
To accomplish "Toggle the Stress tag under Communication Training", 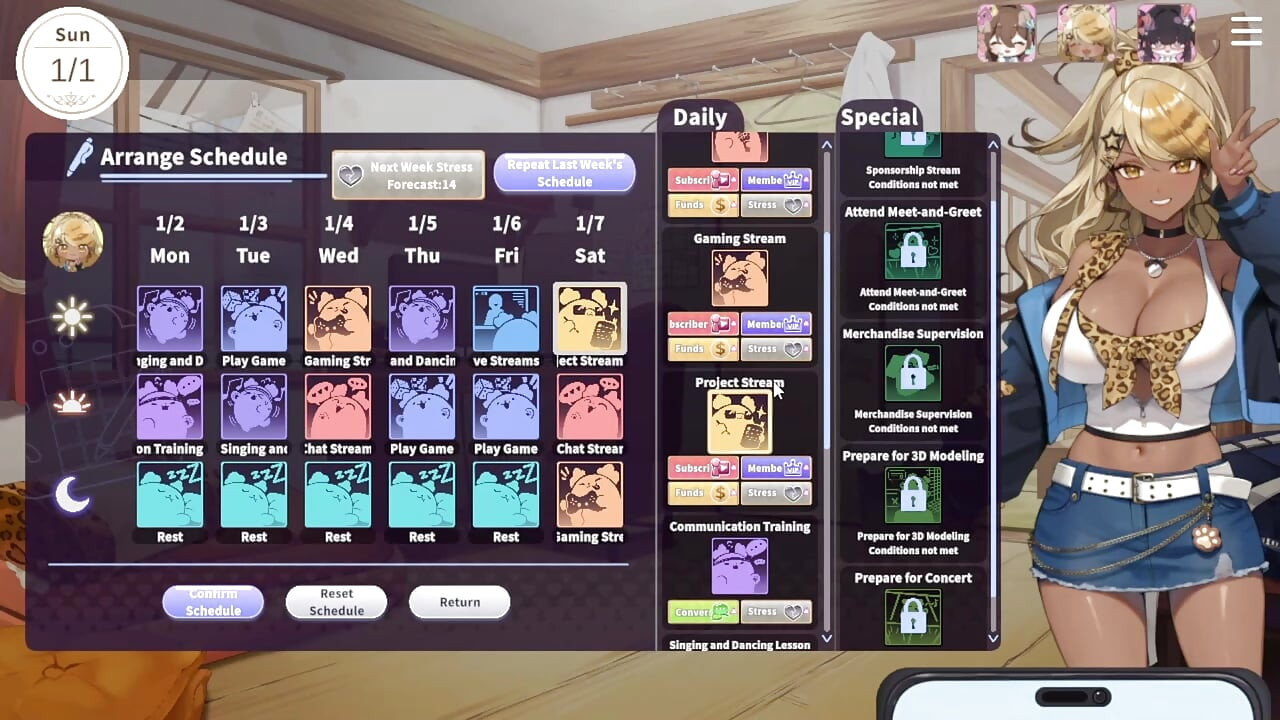I will [776, 611].
